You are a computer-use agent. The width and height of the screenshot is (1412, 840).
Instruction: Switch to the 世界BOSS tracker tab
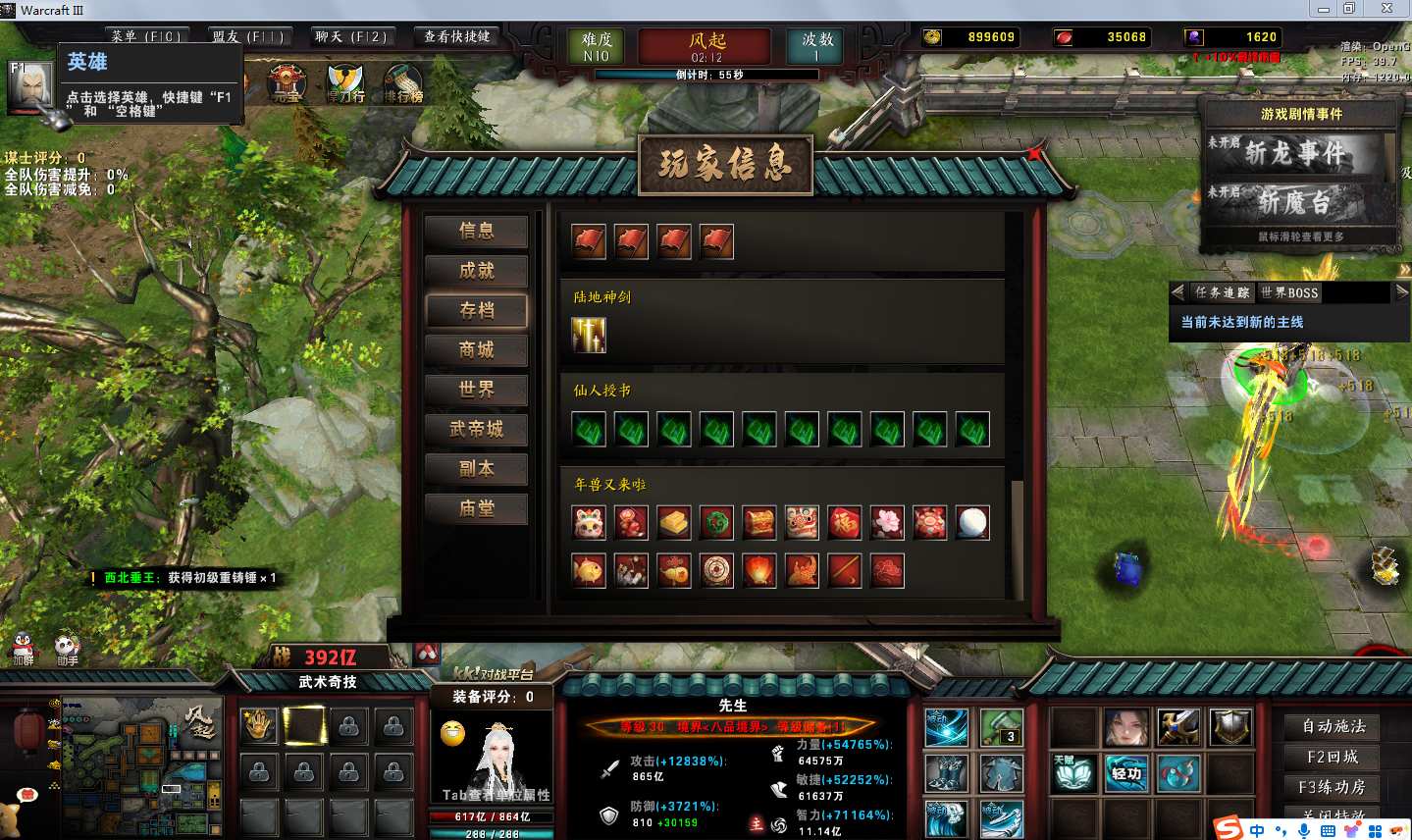(x=1288, y=292)
